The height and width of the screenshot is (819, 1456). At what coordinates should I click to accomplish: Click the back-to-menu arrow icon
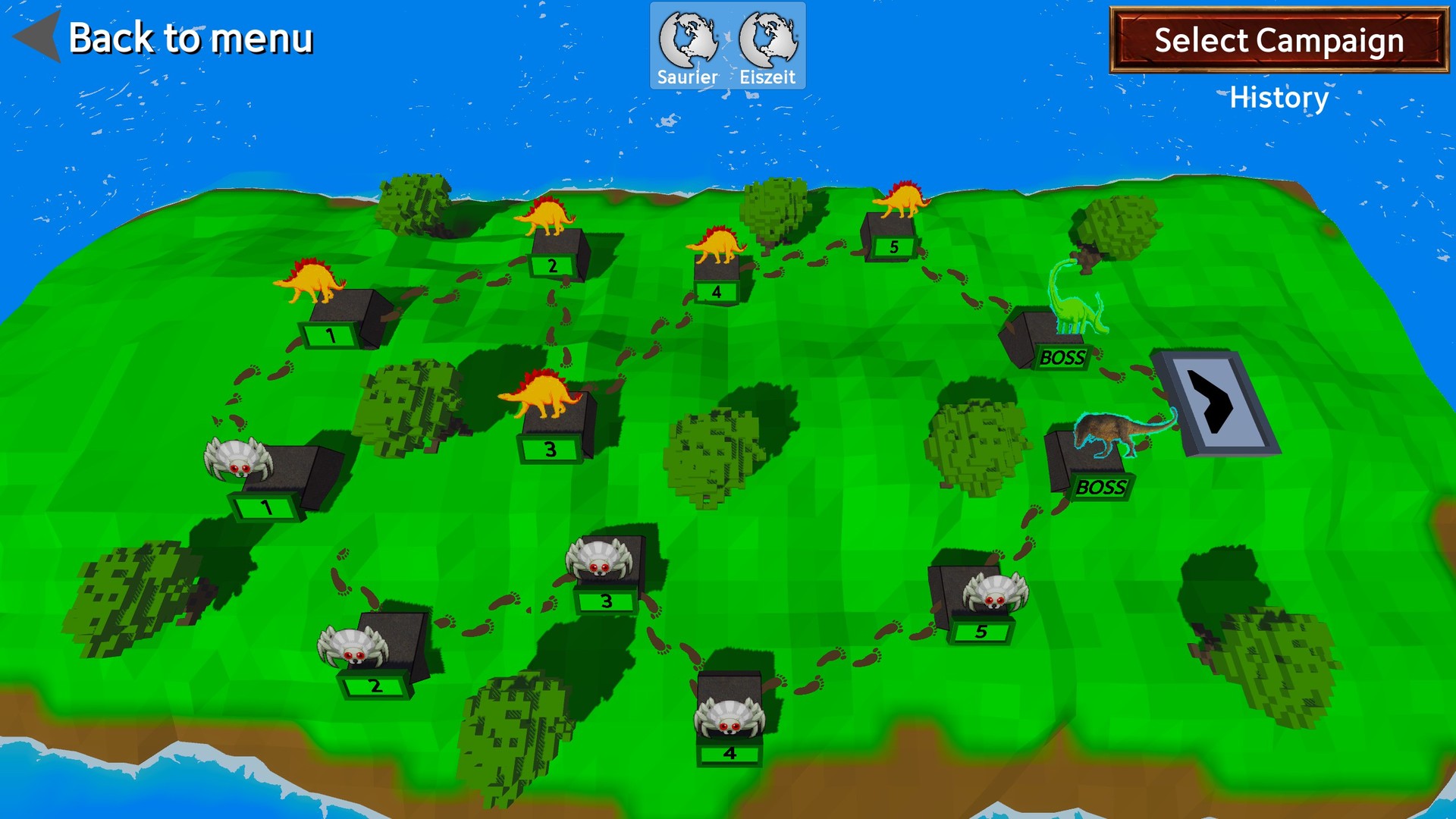pyautogui.click(x=34, y=38)
